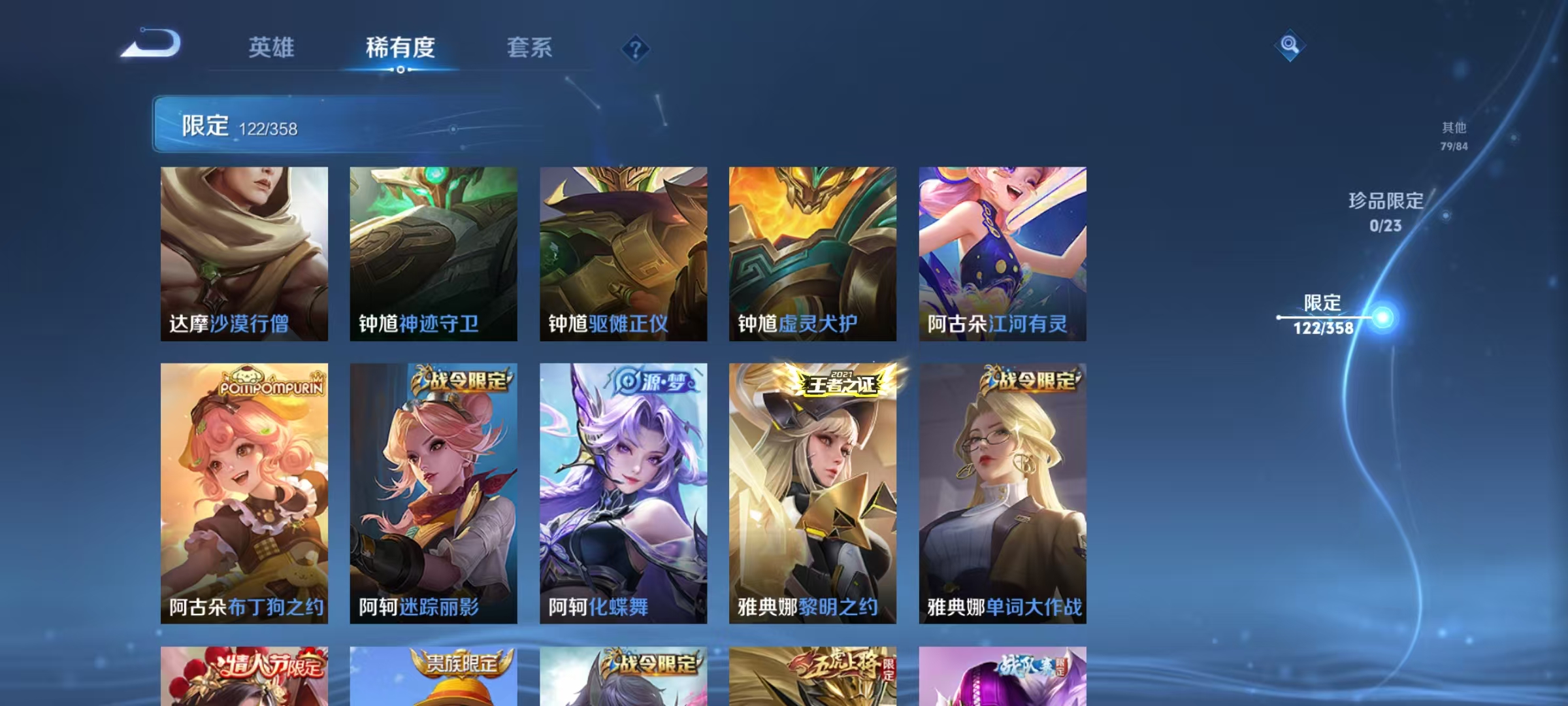Switch to the 英雄 tab
The width and height of the screenshot is (1568, 706).
point(272,48)
